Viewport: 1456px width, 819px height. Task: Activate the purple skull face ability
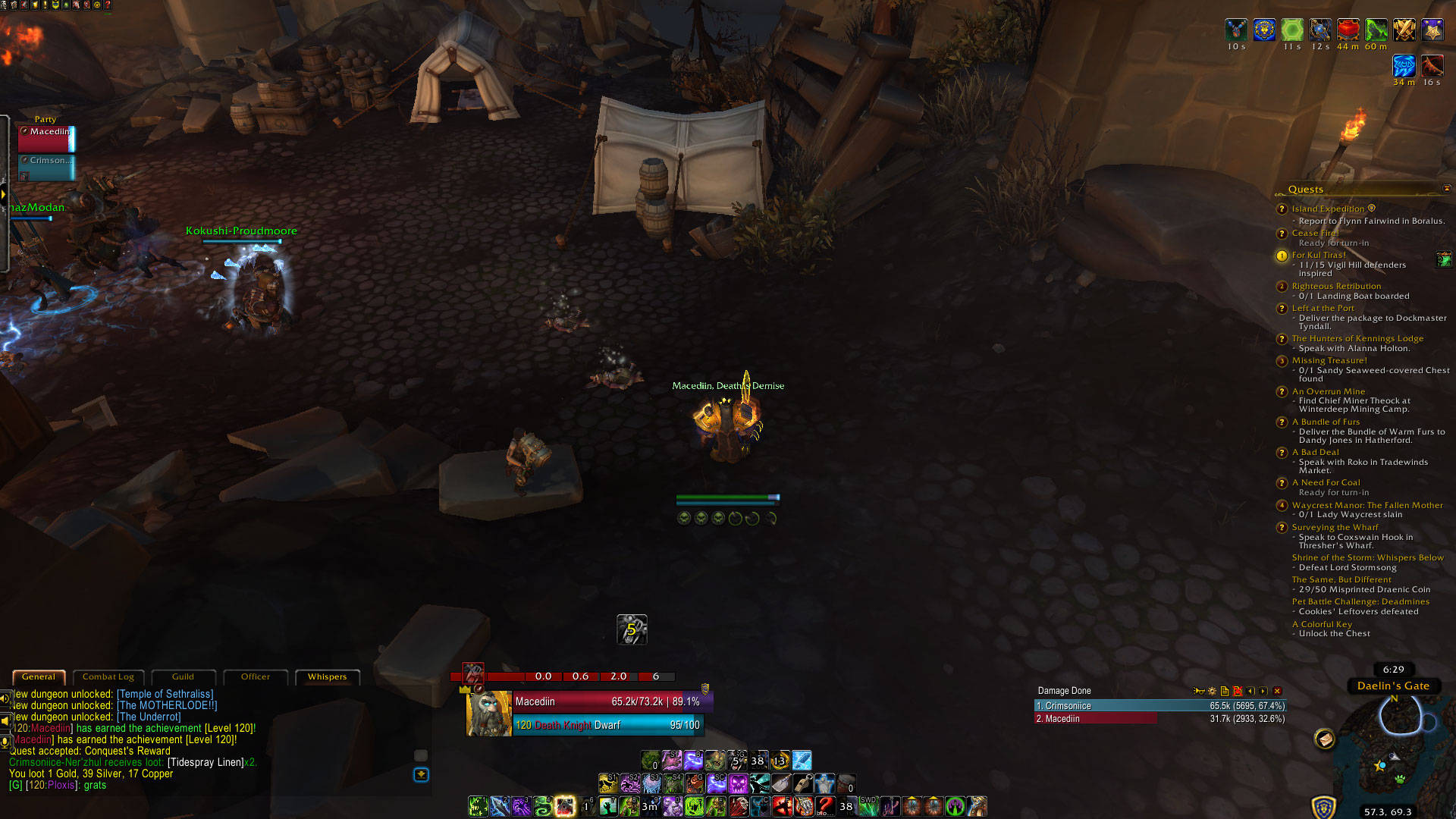coord(738,783)
